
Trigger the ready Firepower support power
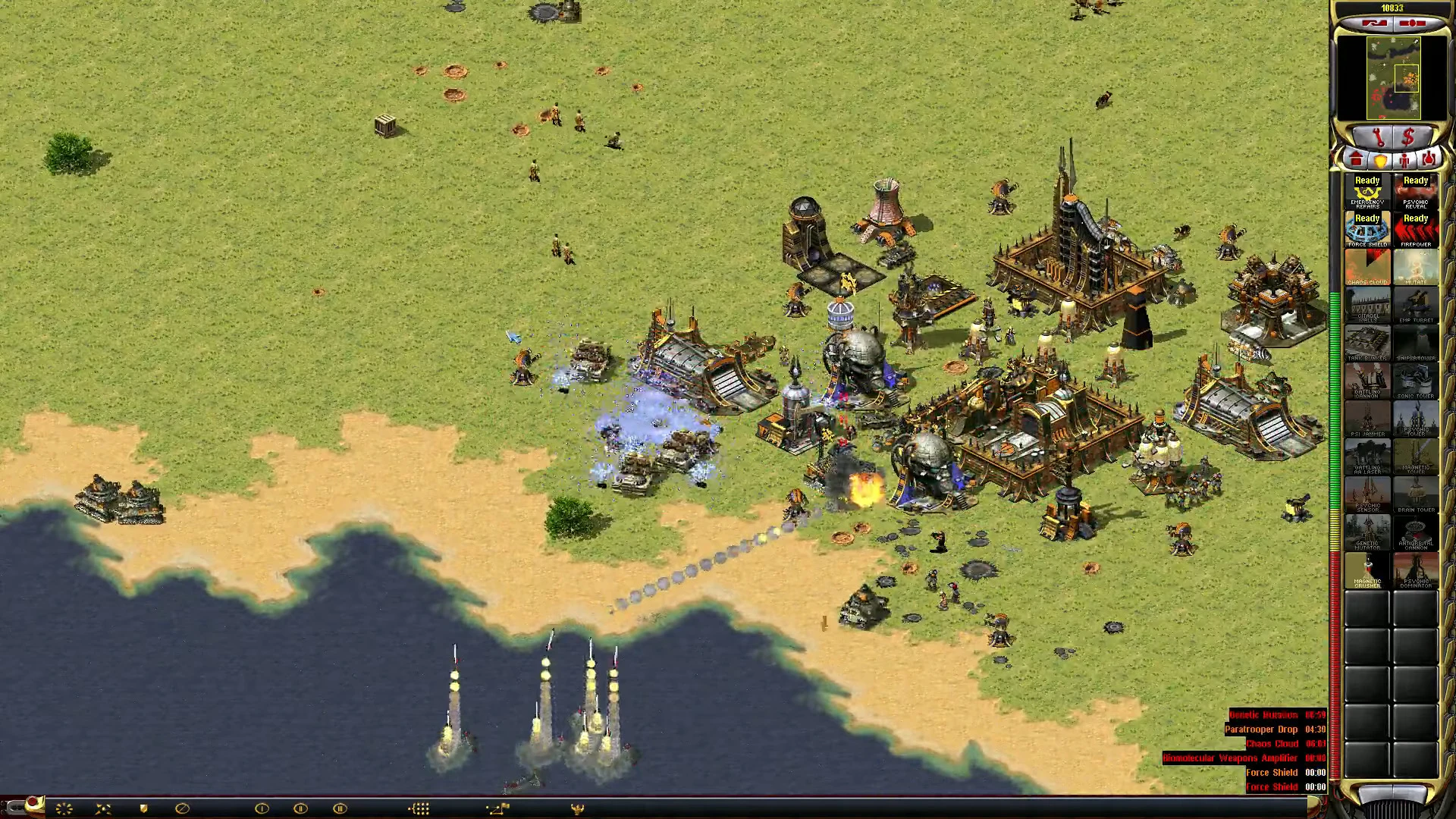(1416, 230)
